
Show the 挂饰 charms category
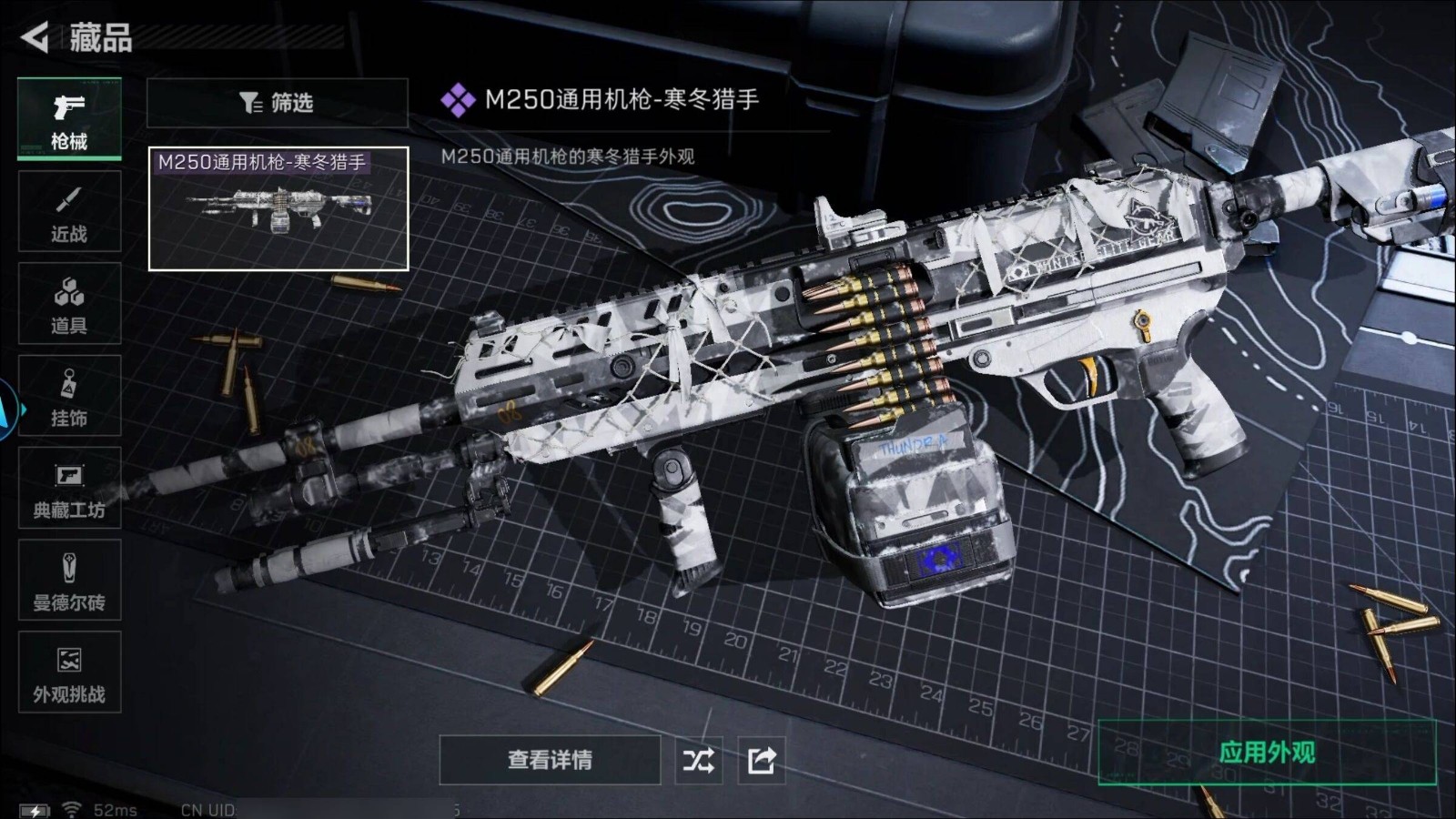pyautogui.click(x=69, y=396)
